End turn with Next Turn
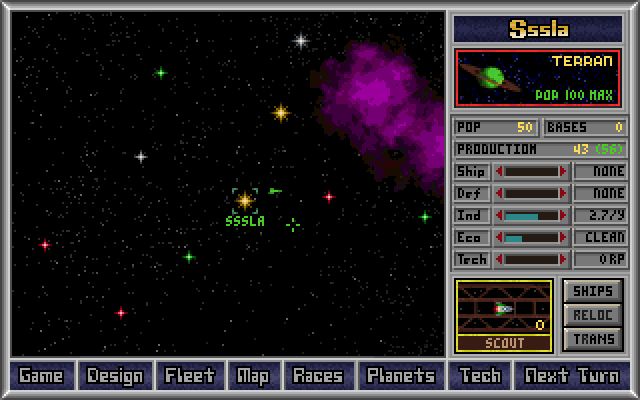Image resolution: width=640 pixels, height=400 pixels. tap(571, 376)
